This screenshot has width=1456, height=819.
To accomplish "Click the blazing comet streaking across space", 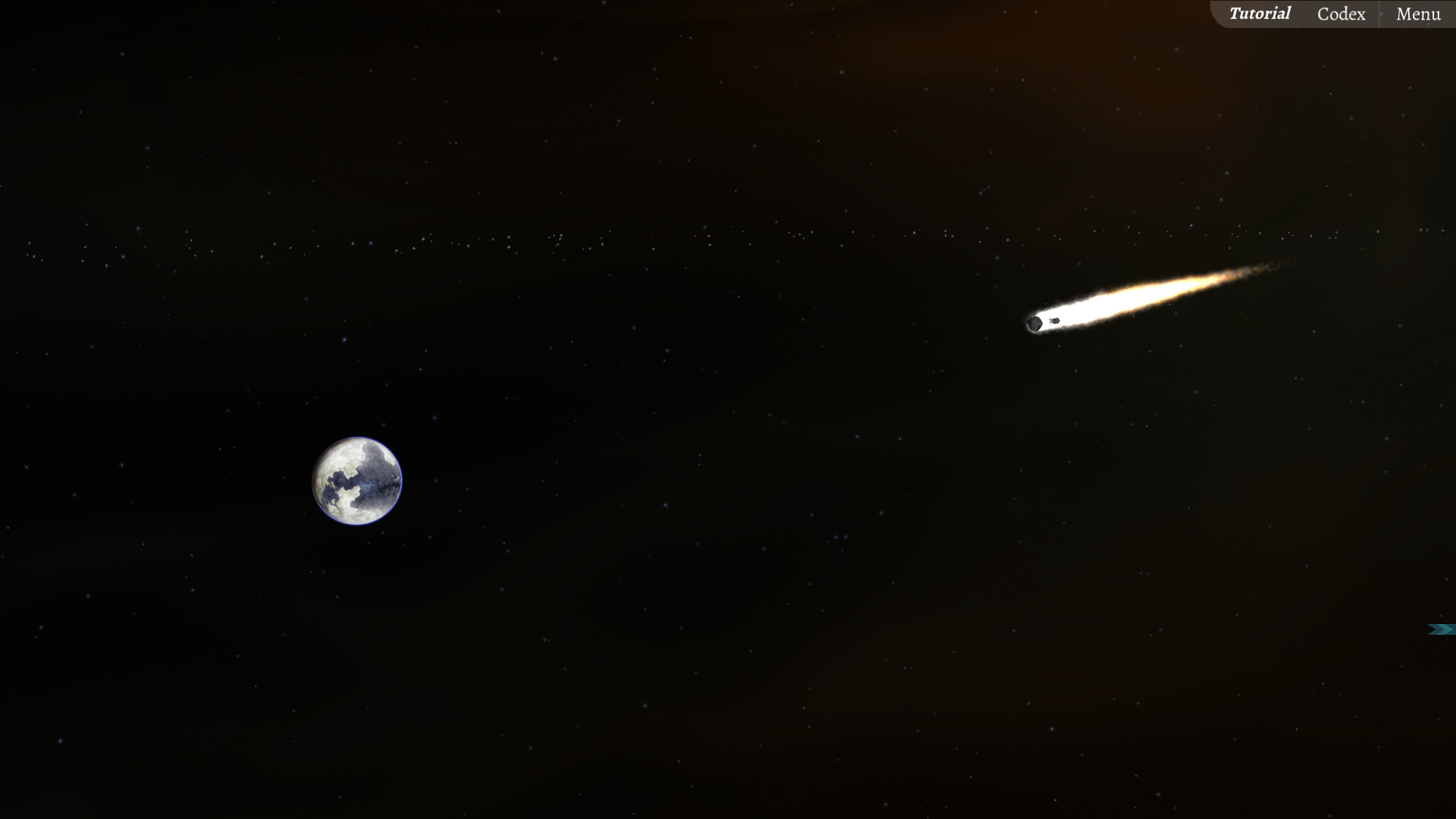I will [1137, 303].
